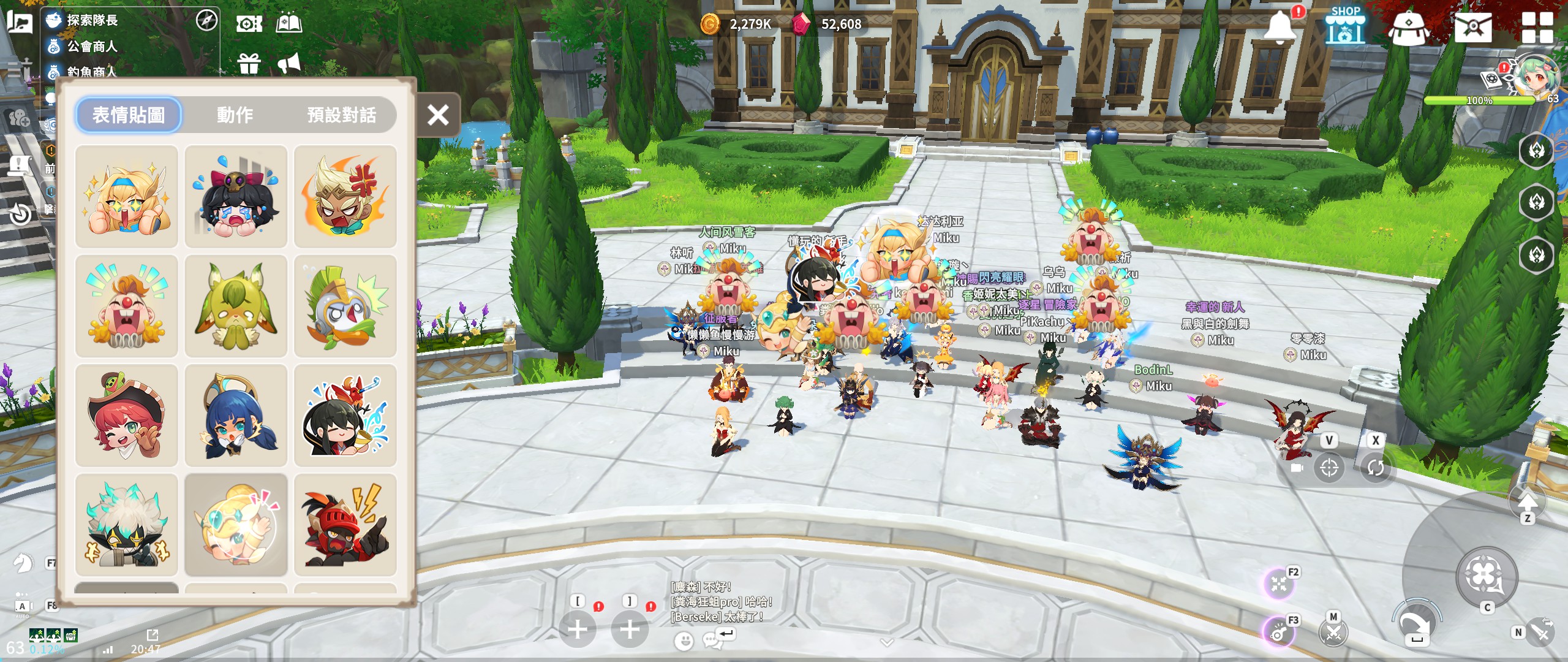
Task: Open the SHOP store
Action: point(1345,26)
